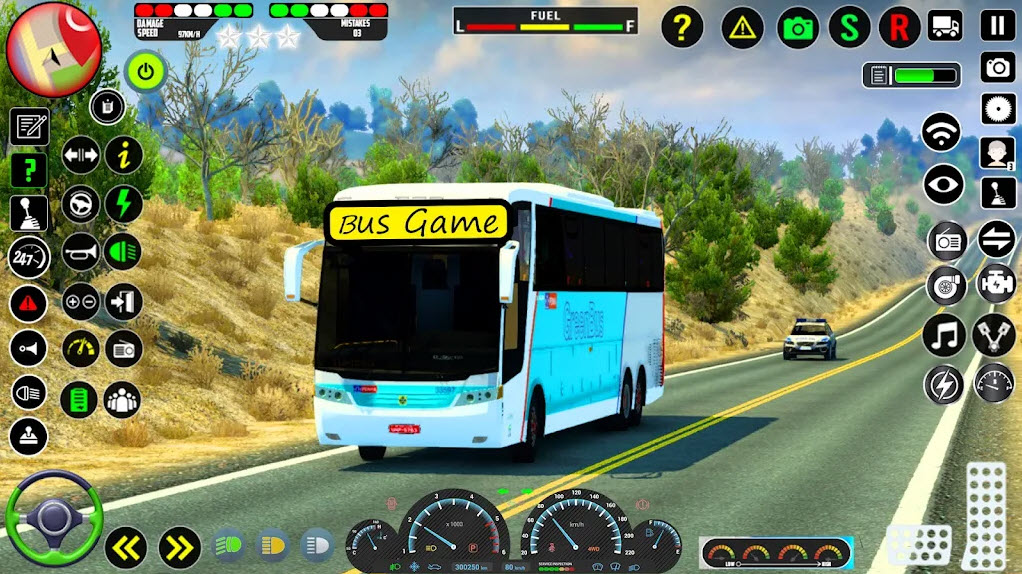Open the green camera view button
The image size is (1022, 574).
tap(798, 27)
